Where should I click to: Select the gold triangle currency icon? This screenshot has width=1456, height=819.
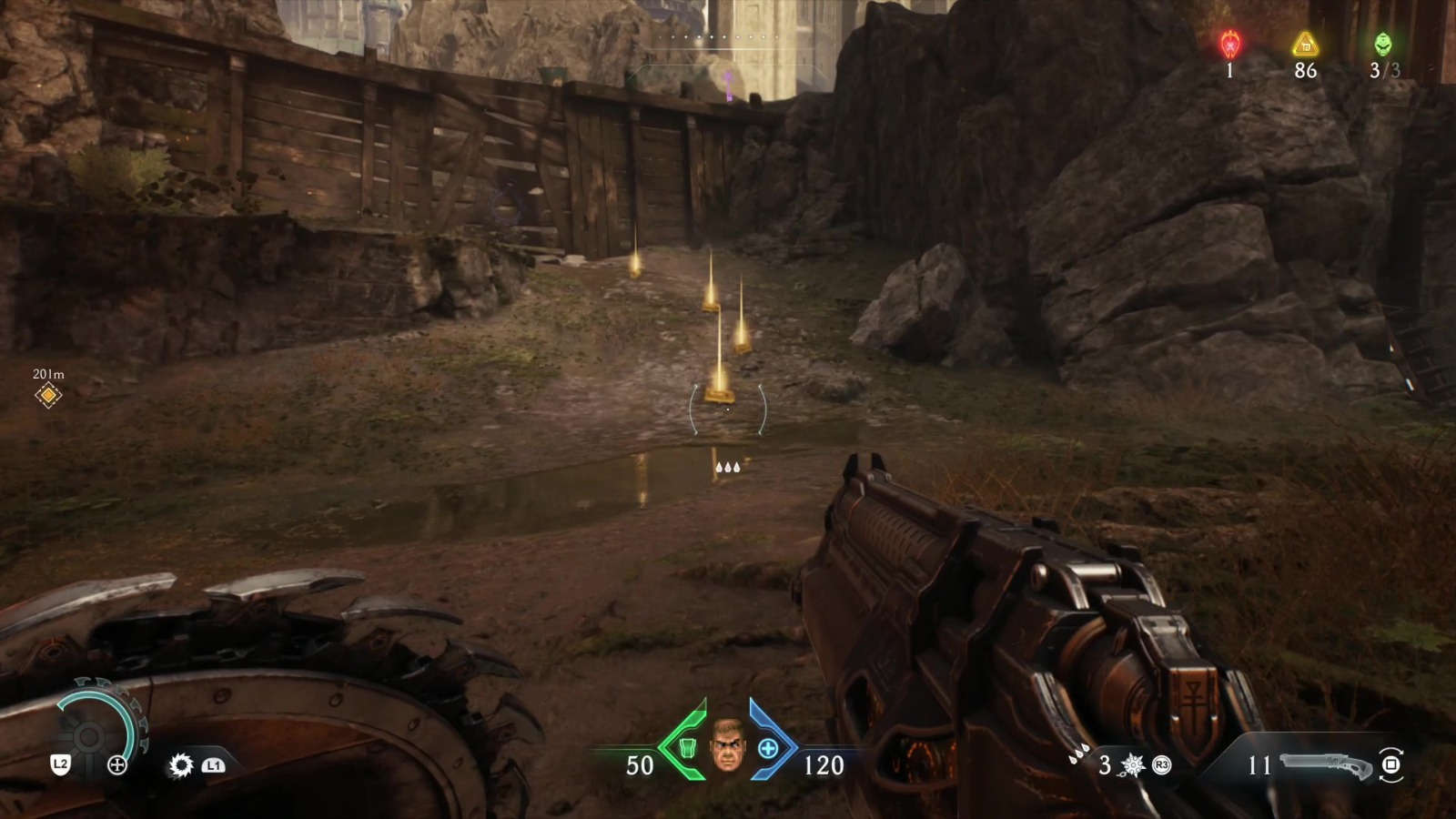(x=1305, y=44)
